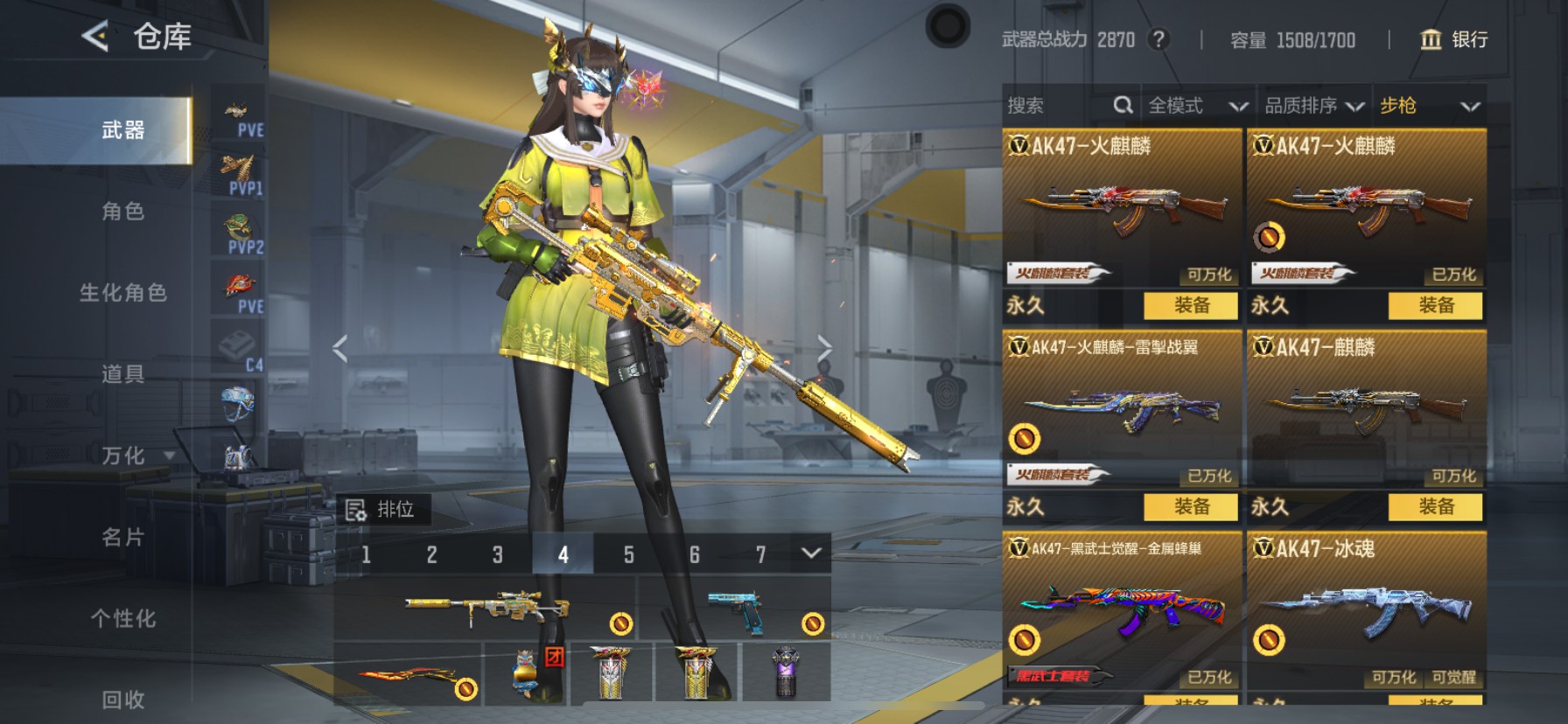This screenshot has height=724, width=1568.
Task: Open the 名片 category
Action: point(122,537)
